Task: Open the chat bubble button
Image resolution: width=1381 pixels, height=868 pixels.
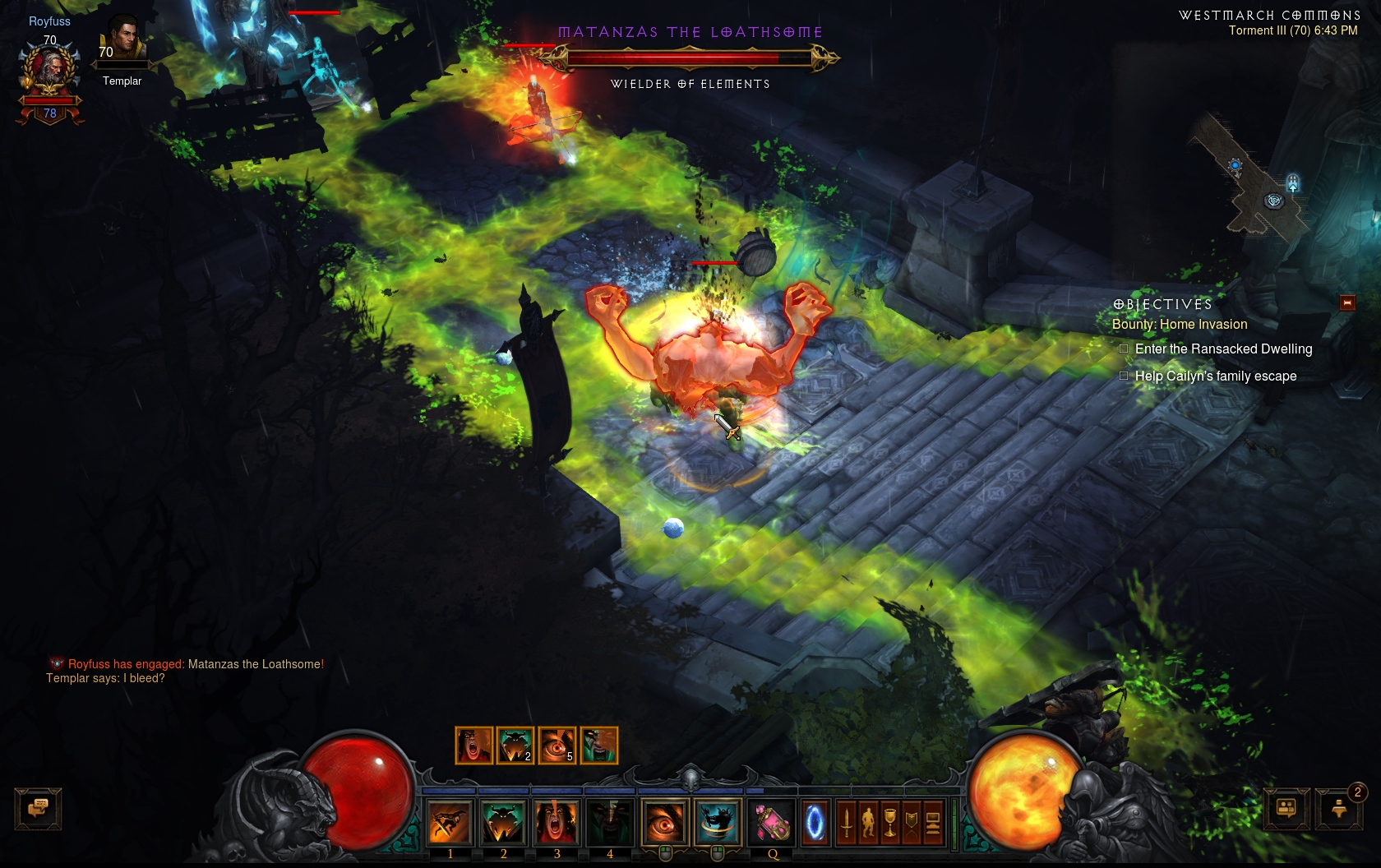Action: click(38, 808)
